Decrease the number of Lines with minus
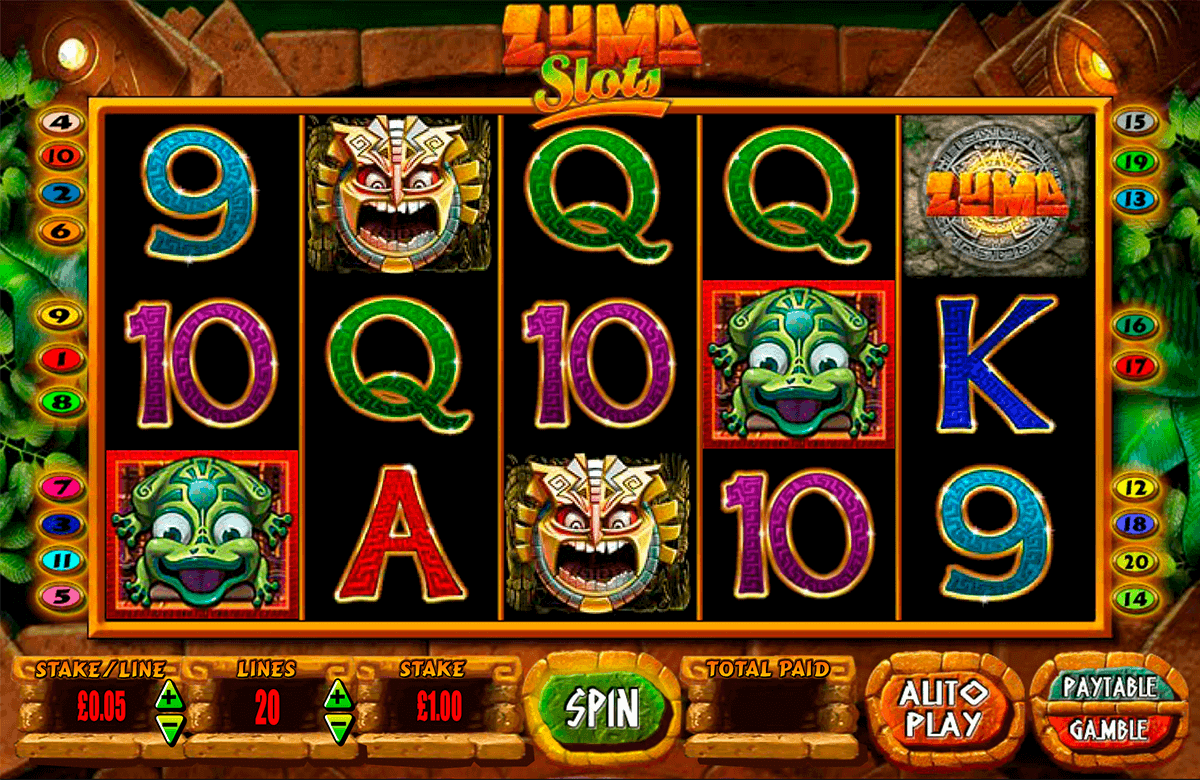The image size is (1200, 780). point(339,724)
